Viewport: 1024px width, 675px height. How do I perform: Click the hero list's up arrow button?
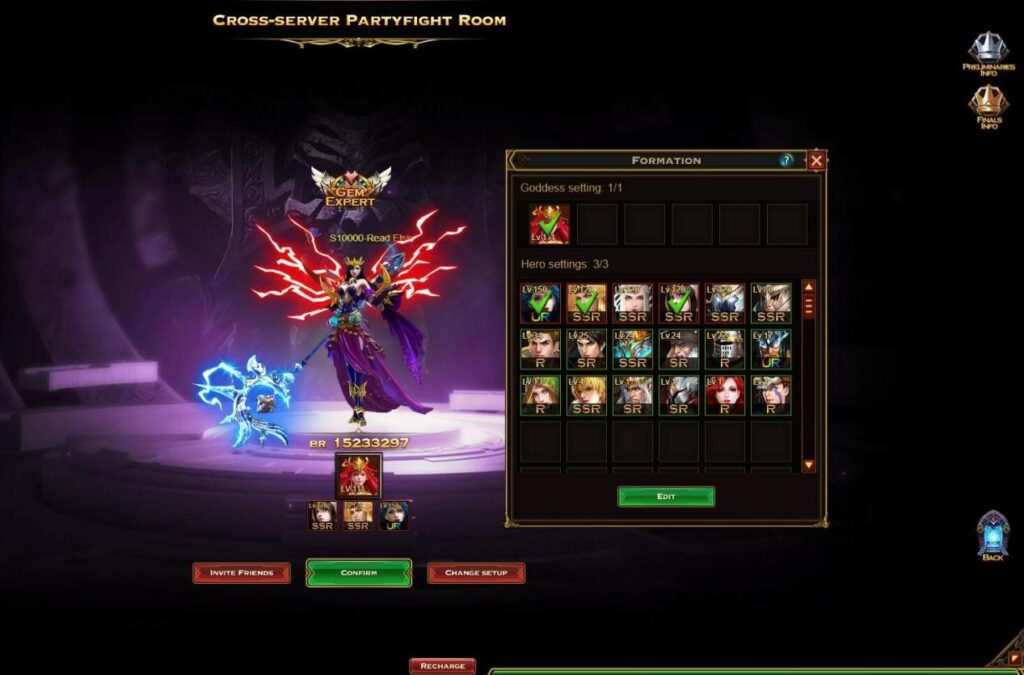click(x=809, y=287)
